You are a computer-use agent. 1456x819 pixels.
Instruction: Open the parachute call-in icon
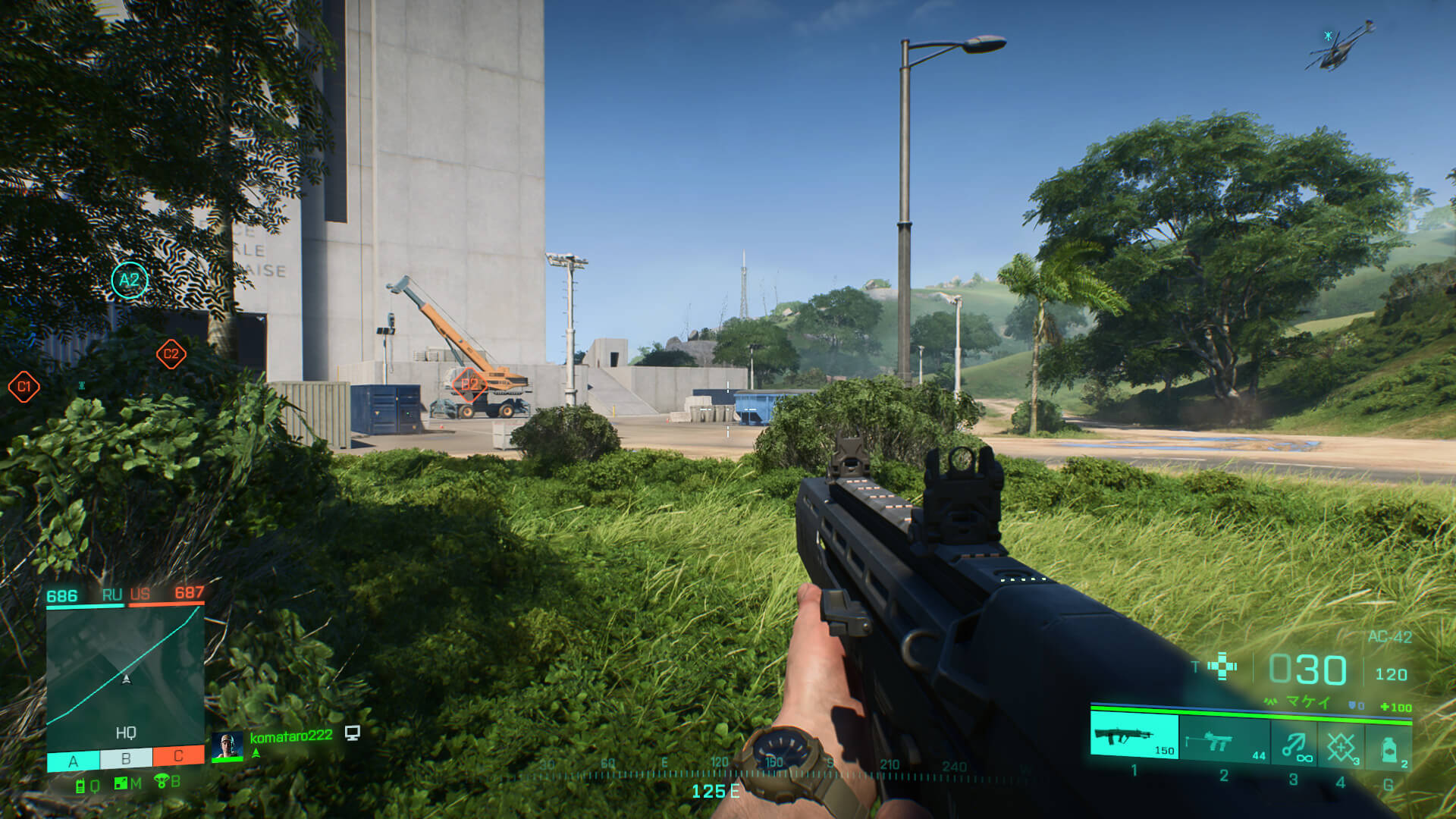pos(161,781)
